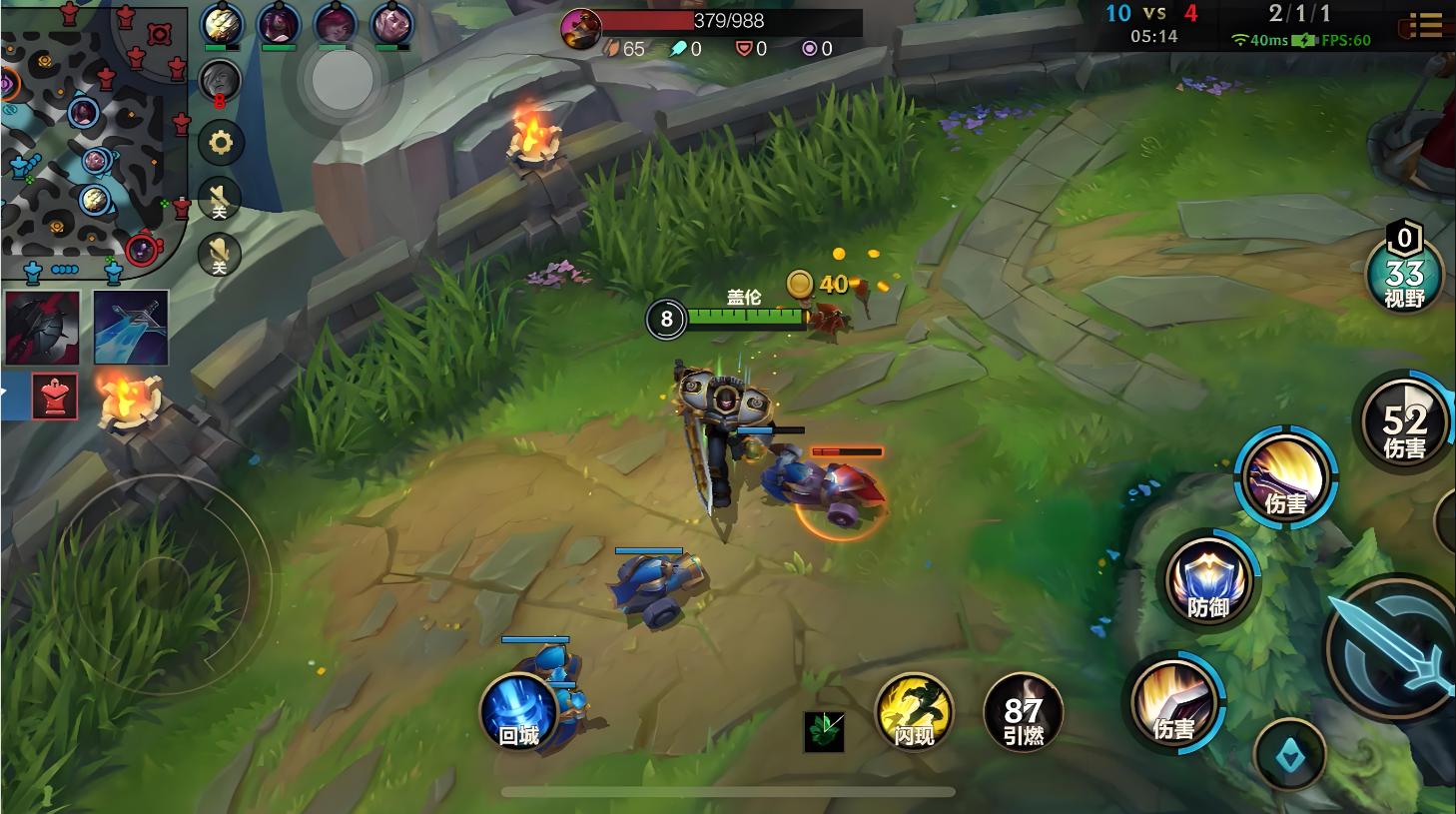Tap the red tower icon button
The height and width of the screenshot is (814, 1456).
(x=54, y=397)
